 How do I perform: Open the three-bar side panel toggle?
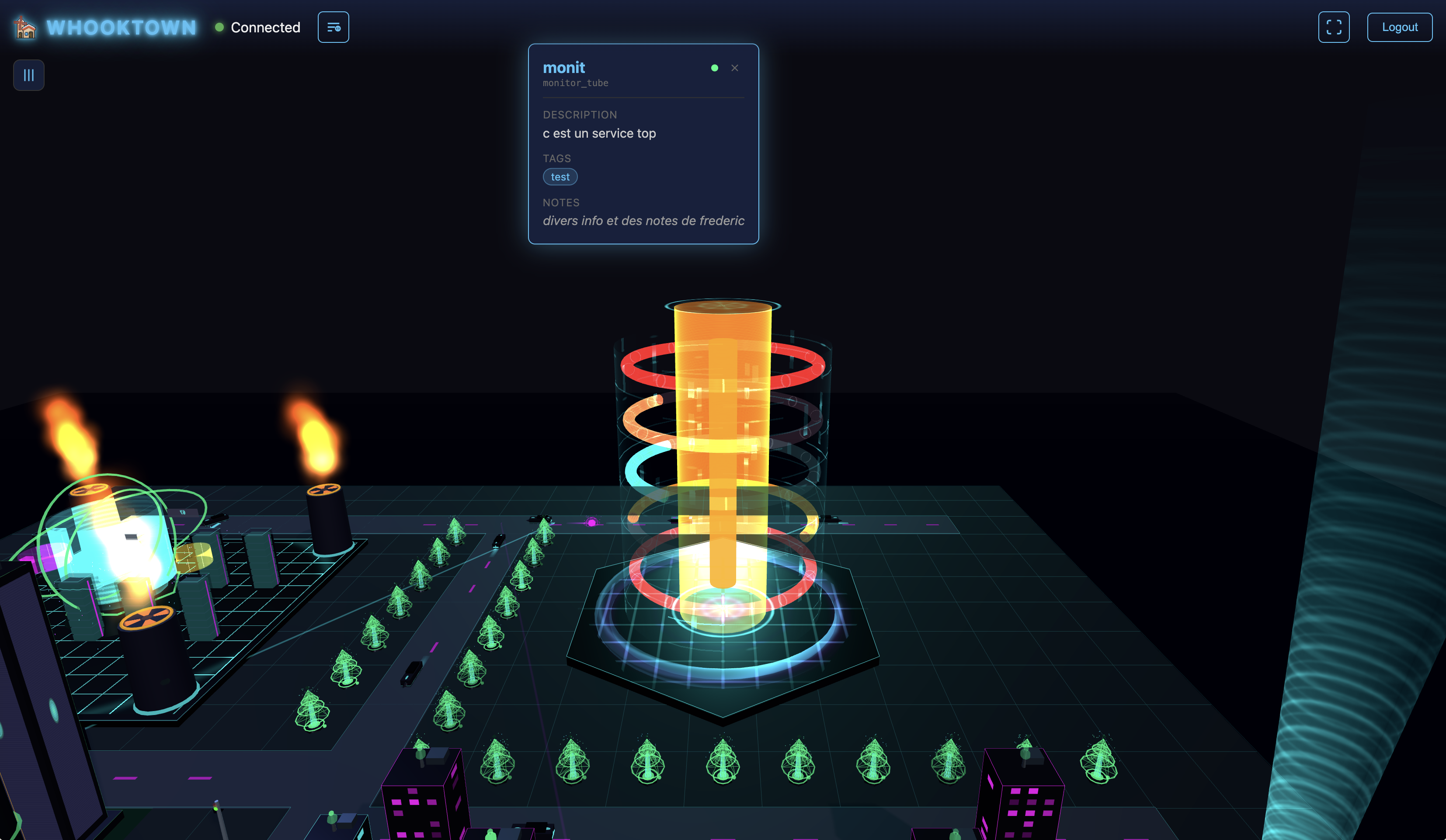point(29,75)
